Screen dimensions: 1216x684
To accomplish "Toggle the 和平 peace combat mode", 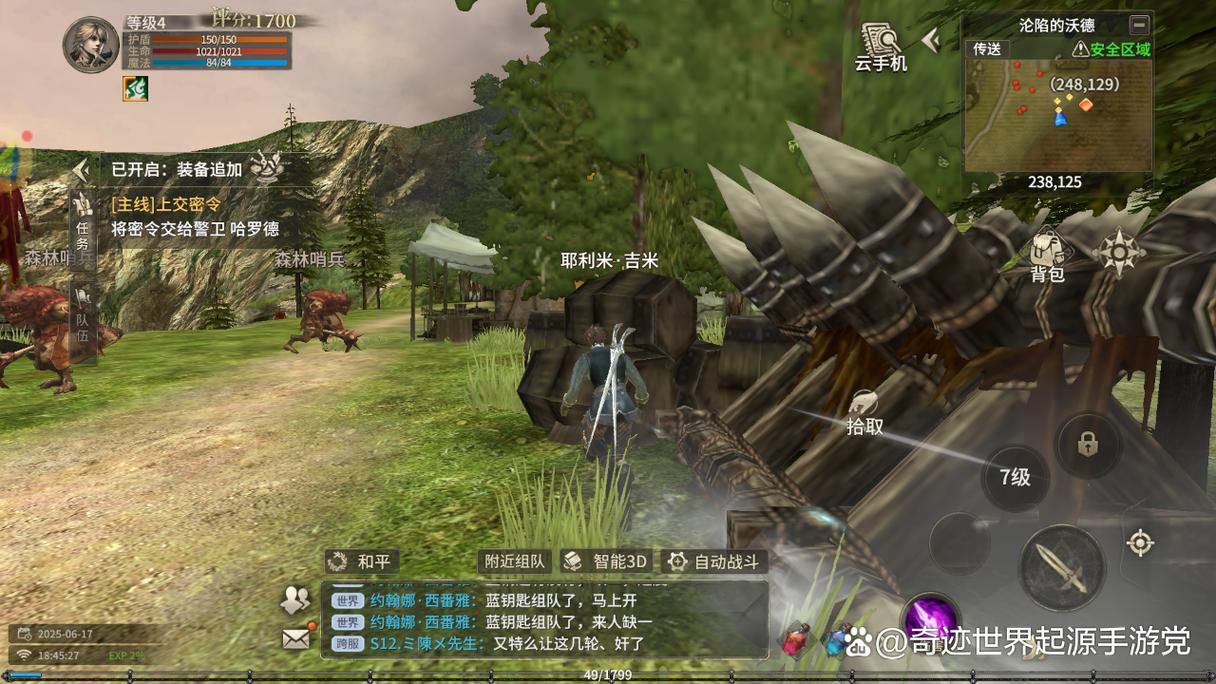I will 363,562.
